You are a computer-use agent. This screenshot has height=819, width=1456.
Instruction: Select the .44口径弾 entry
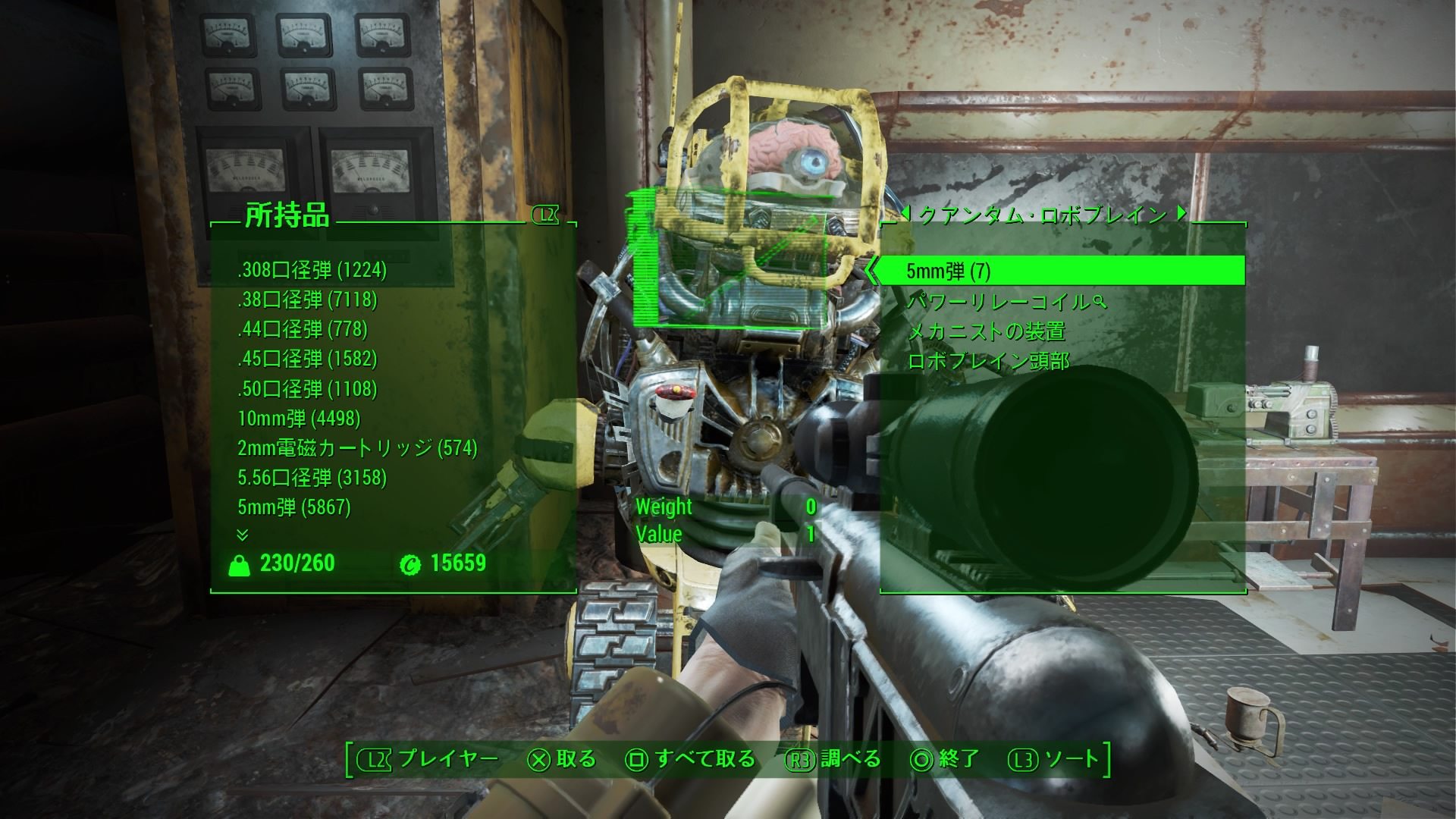coord(303,329)
